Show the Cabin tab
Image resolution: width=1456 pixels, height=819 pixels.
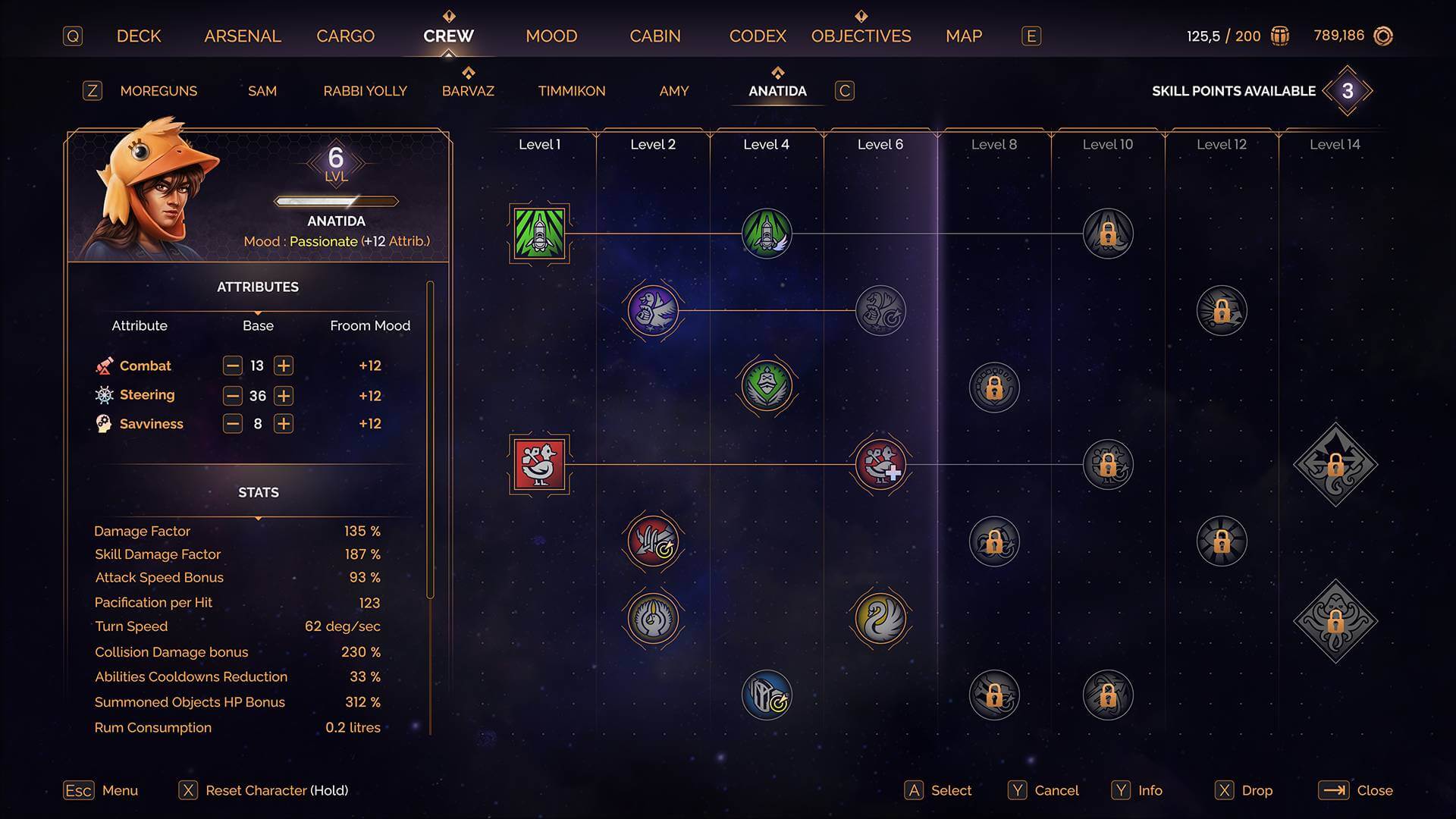(x=655, y=36)
